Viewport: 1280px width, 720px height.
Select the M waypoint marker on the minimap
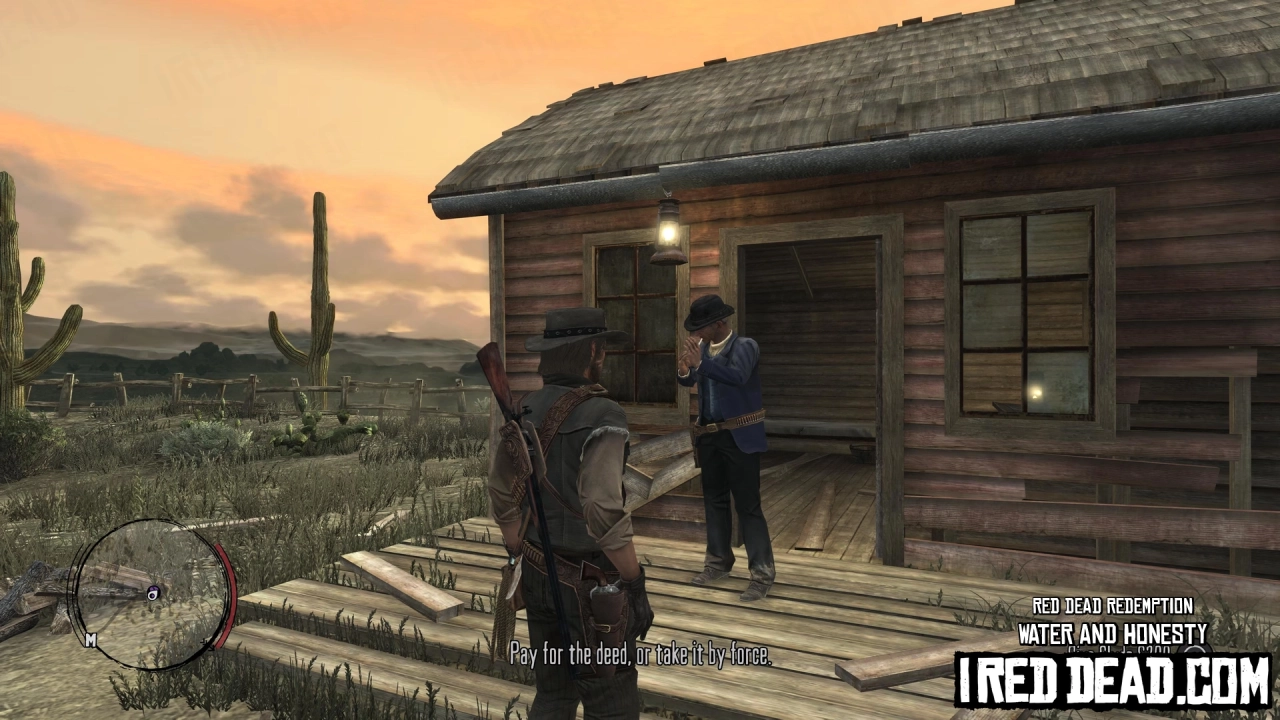[90, 638]
